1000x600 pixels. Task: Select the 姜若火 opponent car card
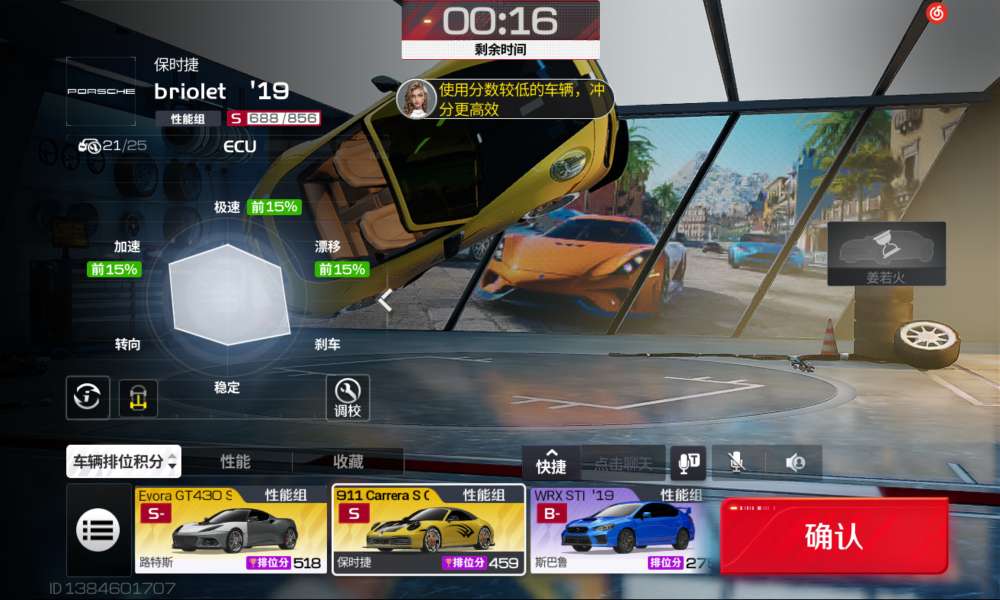point(886,254)
